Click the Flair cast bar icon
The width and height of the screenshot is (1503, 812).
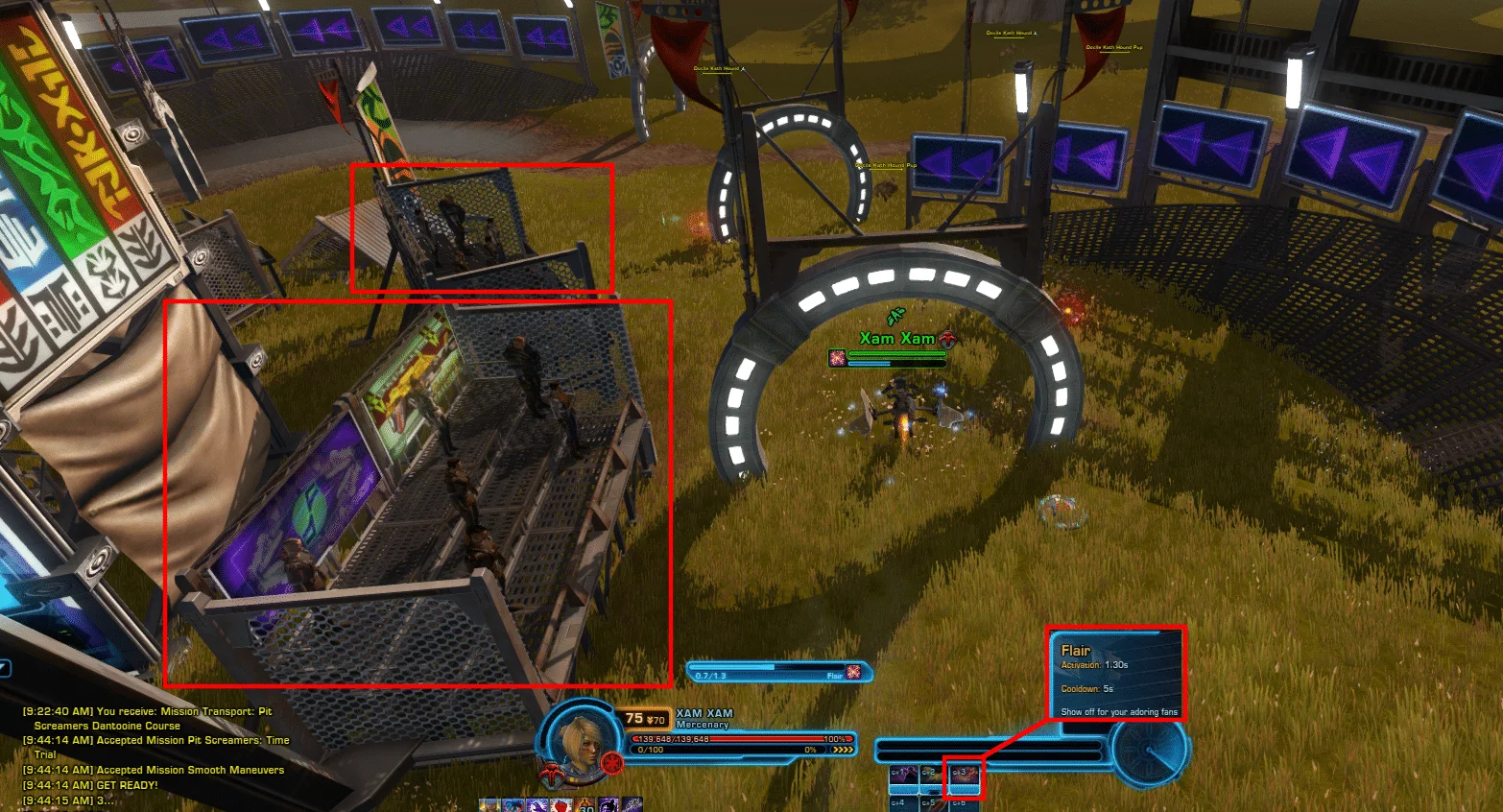click(853, 672)
